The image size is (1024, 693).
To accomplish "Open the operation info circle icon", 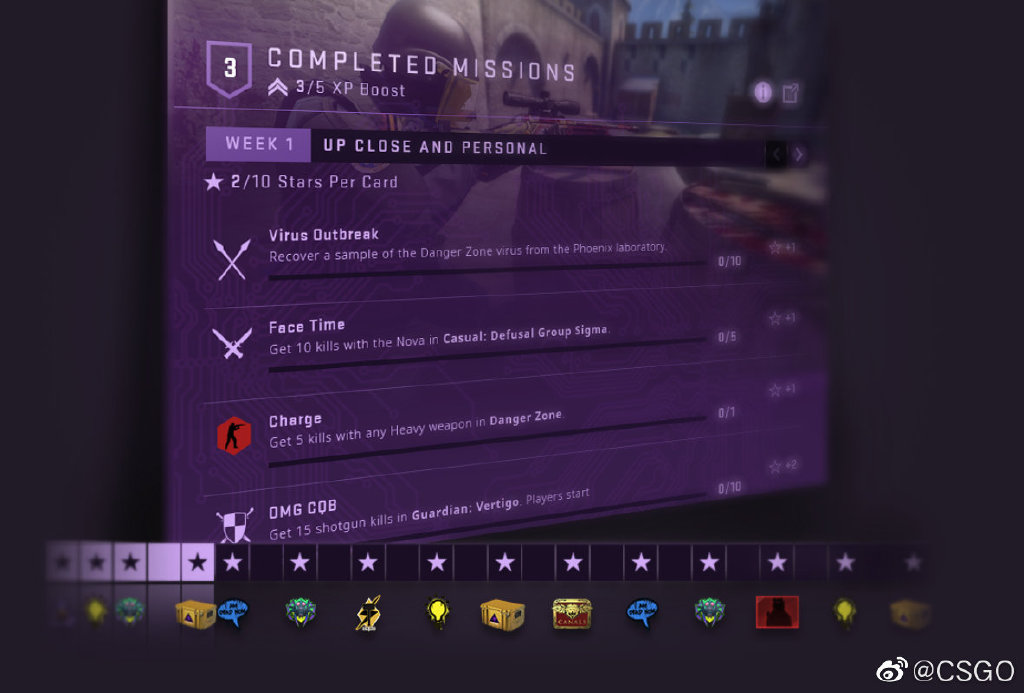I will (763, 93).
